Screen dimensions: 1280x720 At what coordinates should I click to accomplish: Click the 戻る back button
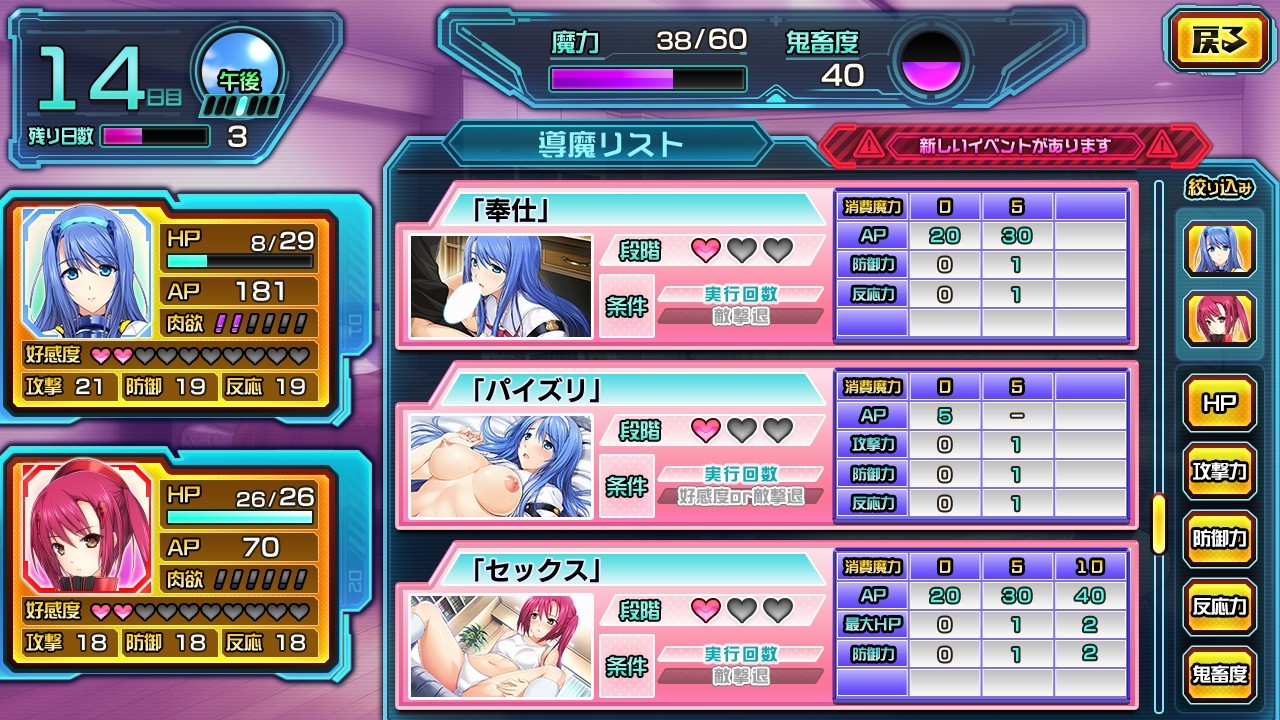pos(1217,41)
